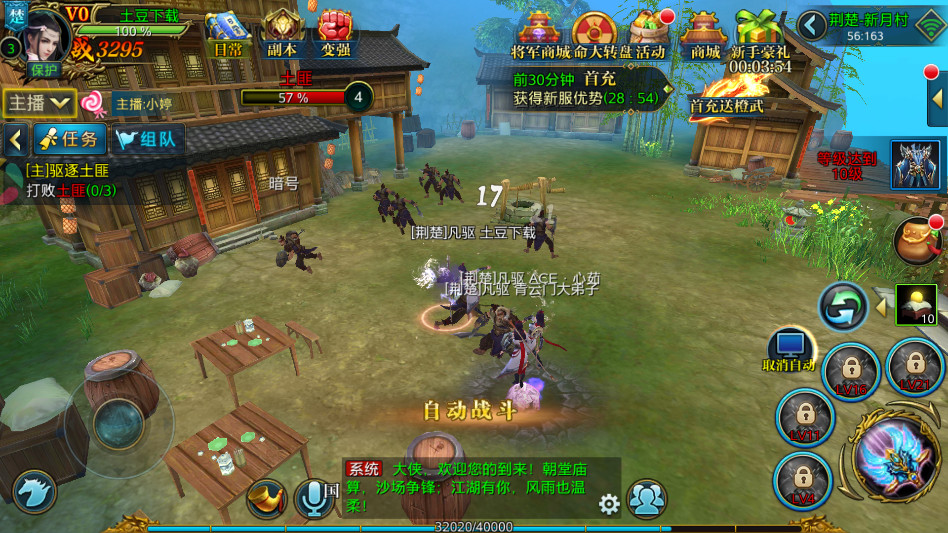Toggle 取消自动 to cancel auto-battle
This screenshot has height=533, width=948.
[x=790, y=352]
